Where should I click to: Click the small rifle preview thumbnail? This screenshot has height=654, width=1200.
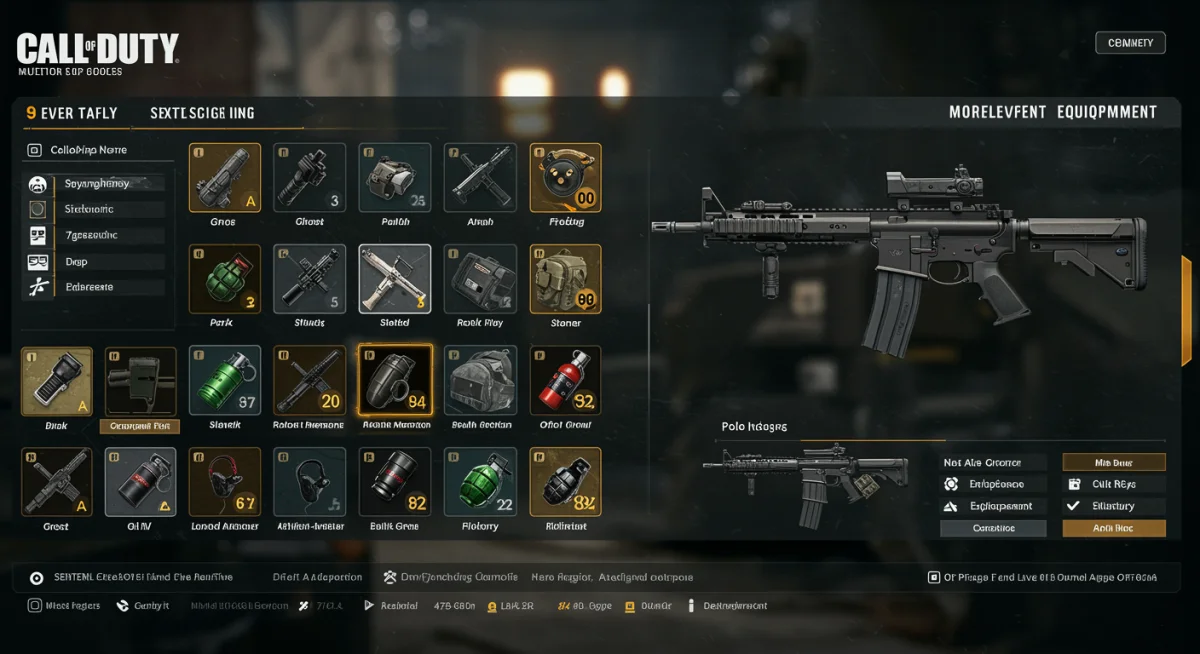coord(805,483)
